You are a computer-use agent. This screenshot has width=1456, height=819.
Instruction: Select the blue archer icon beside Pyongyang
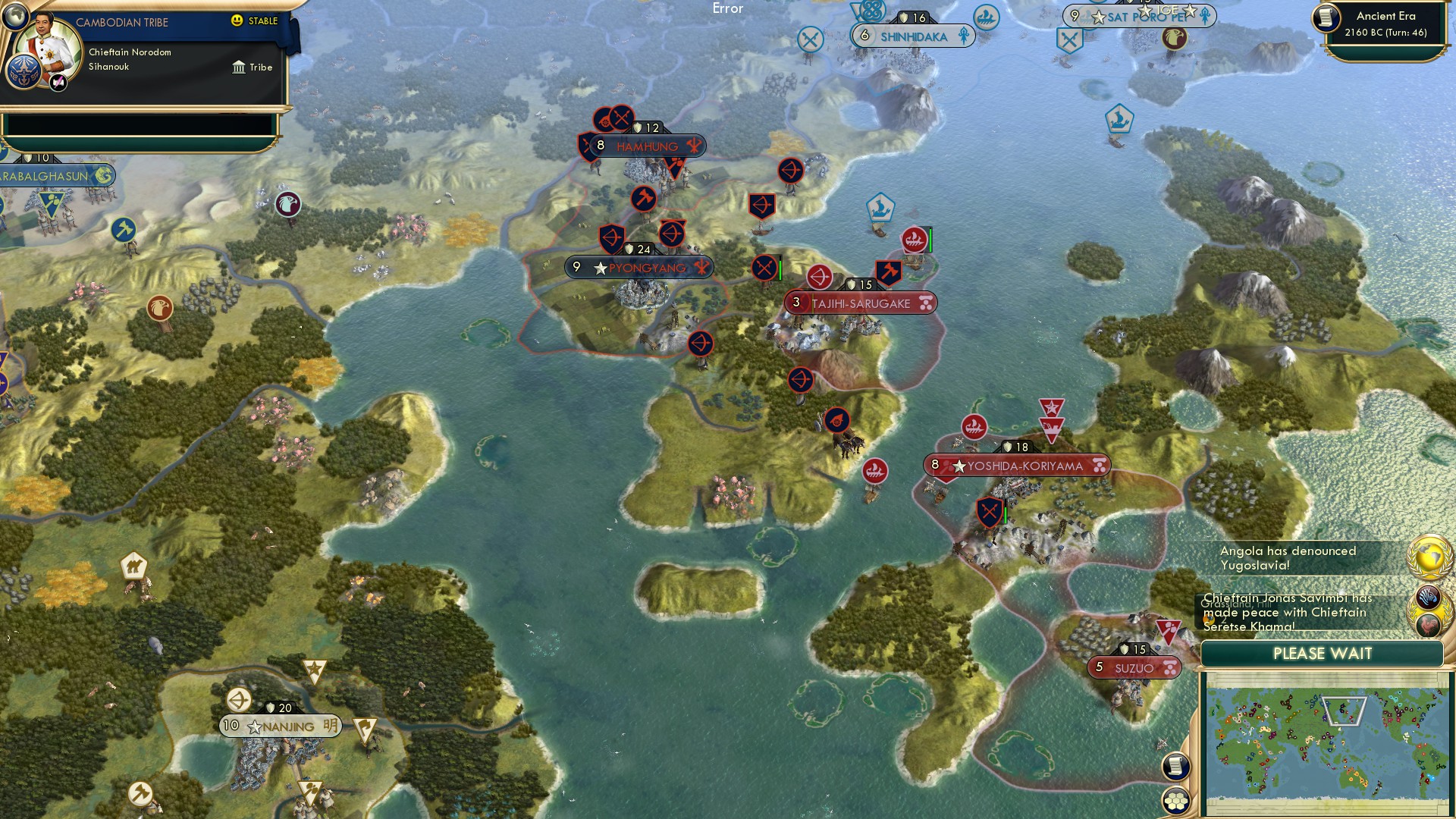click(611, 237)
